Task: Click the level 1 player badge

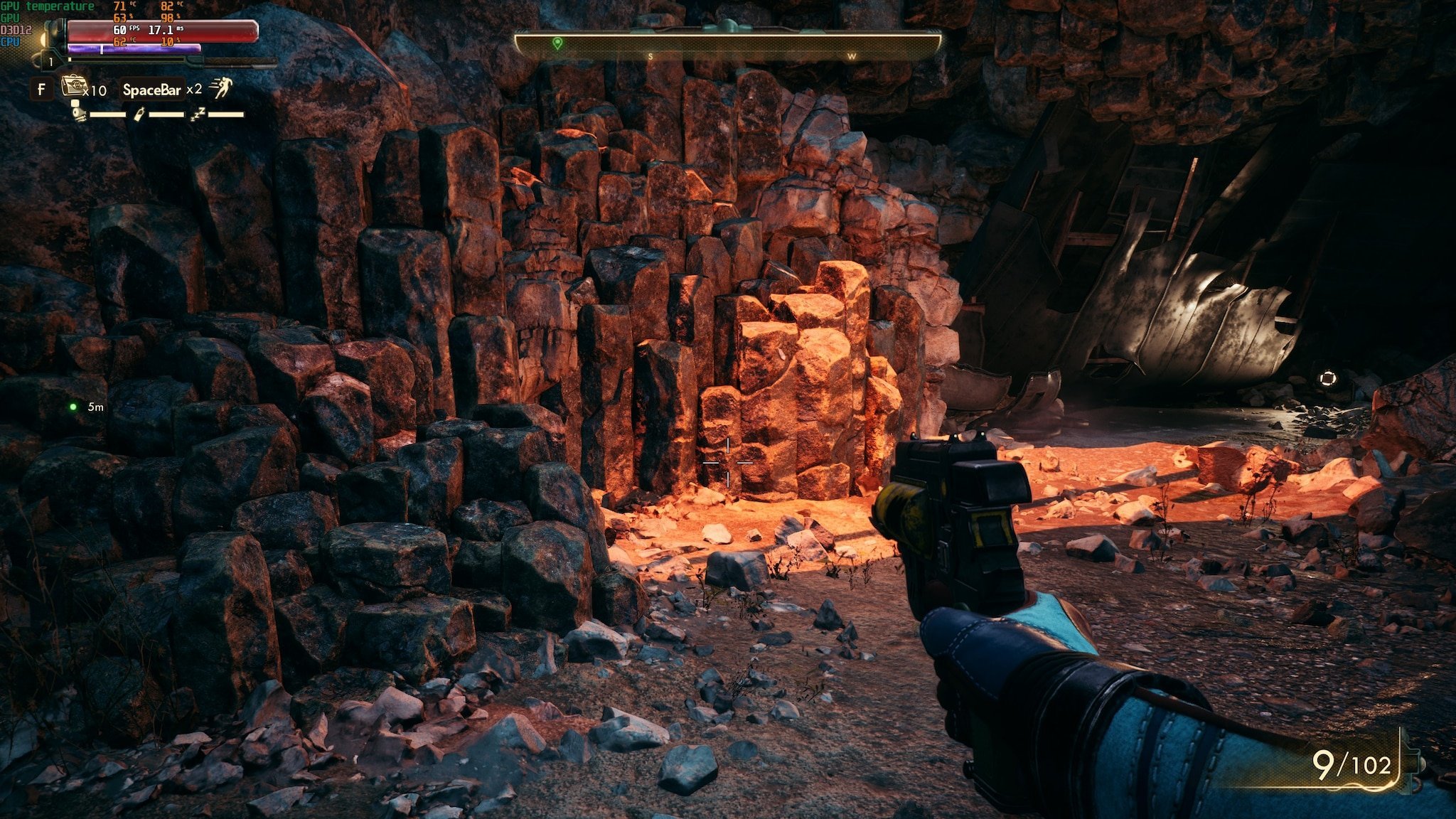Action: [50, 63]
